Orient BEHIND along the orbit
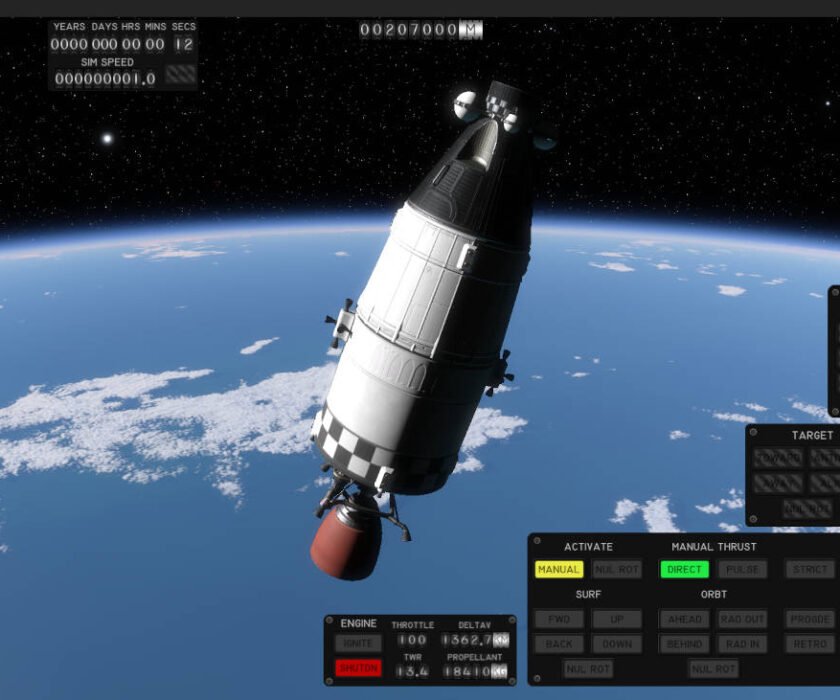This screenshot has width=840, height=700. click(x=684, y=645)
